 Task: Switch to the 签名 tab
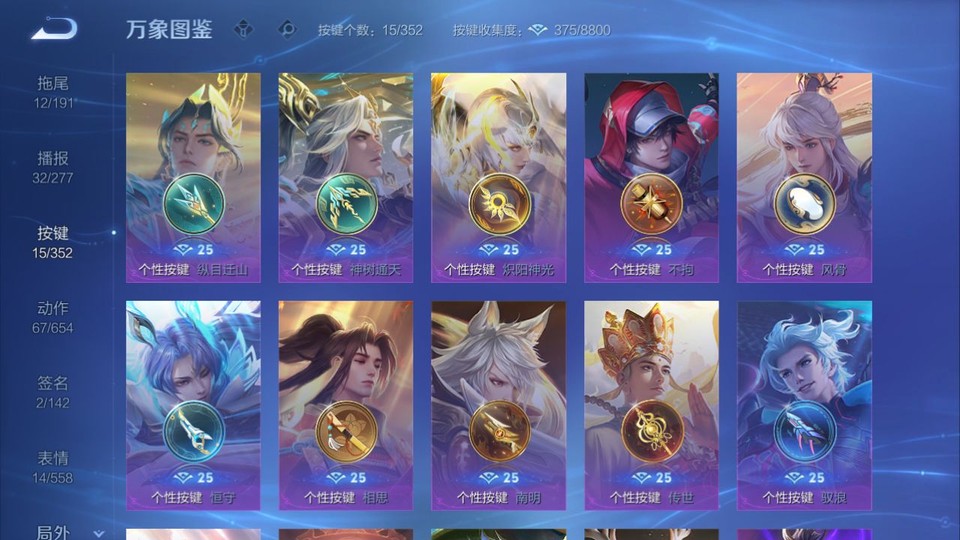53,392
